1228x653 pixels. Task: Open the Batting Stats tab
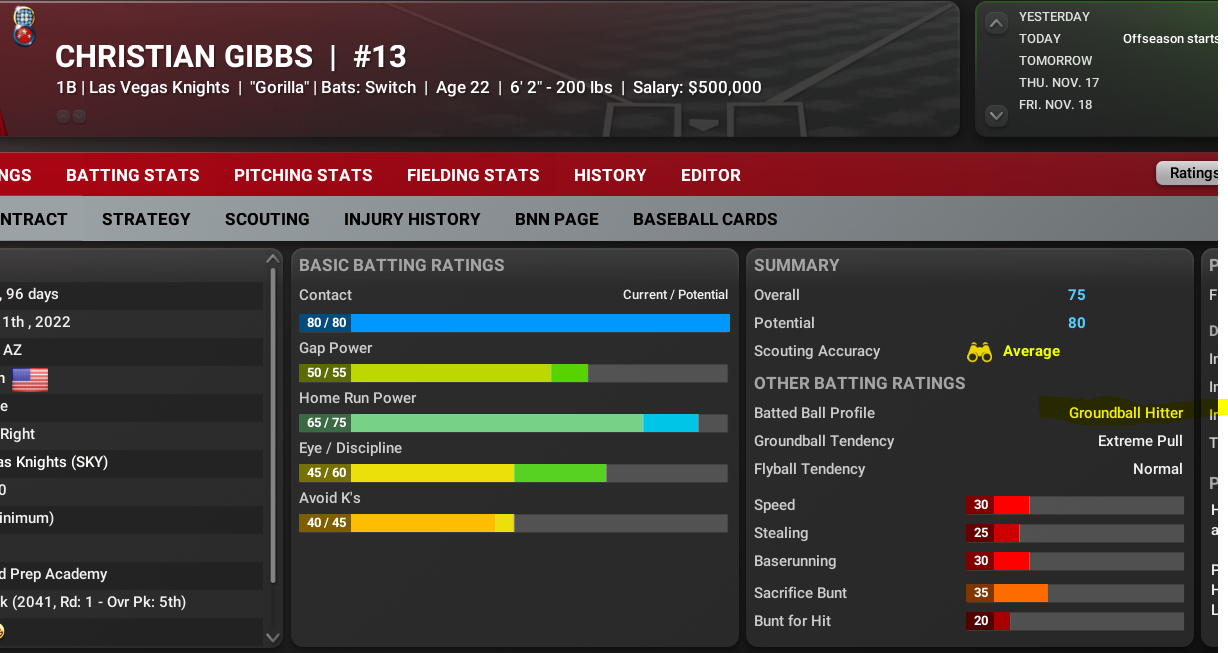133,175
